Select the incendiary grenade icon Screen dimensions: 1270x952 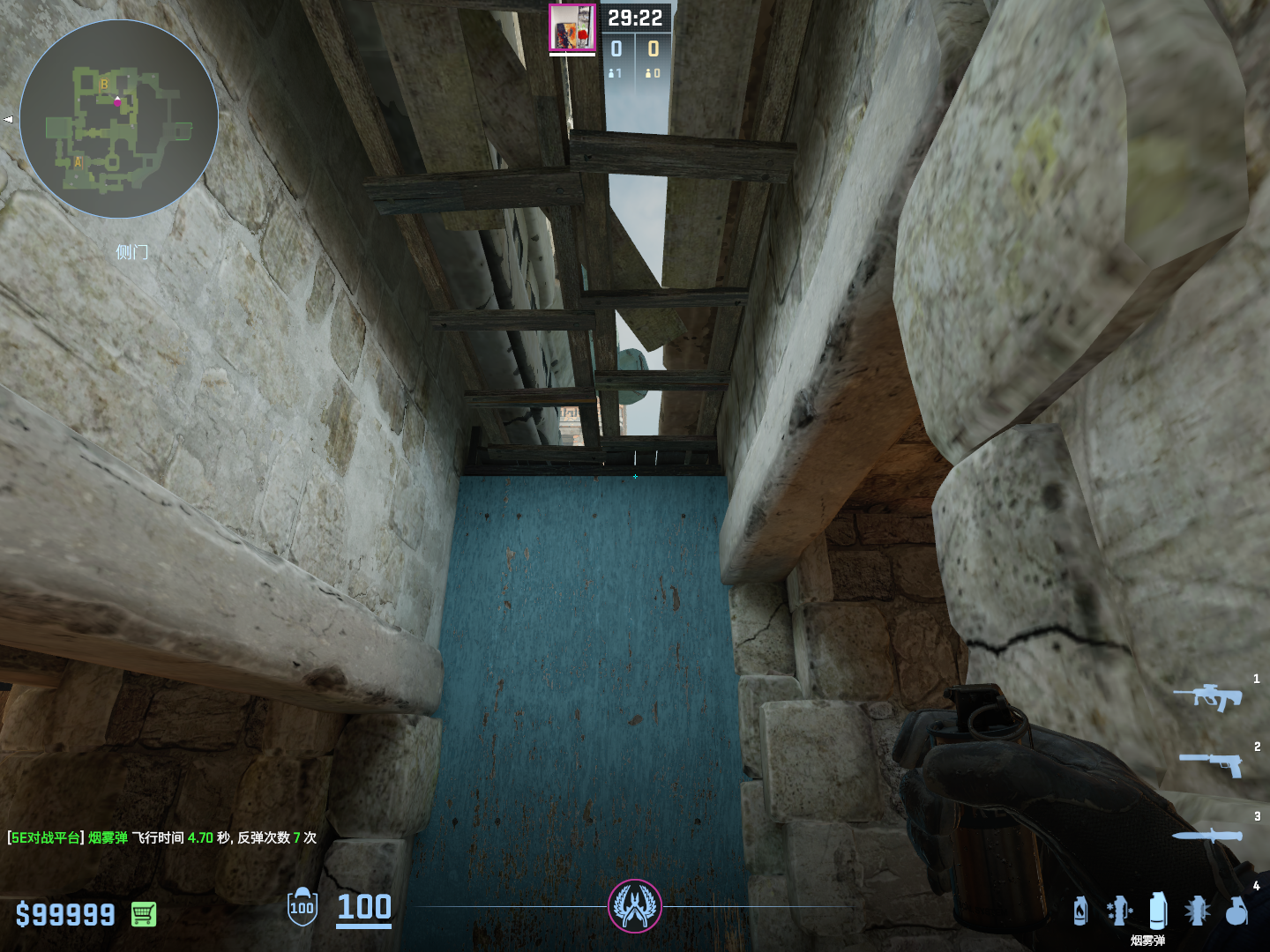[x=1080, y=911]
